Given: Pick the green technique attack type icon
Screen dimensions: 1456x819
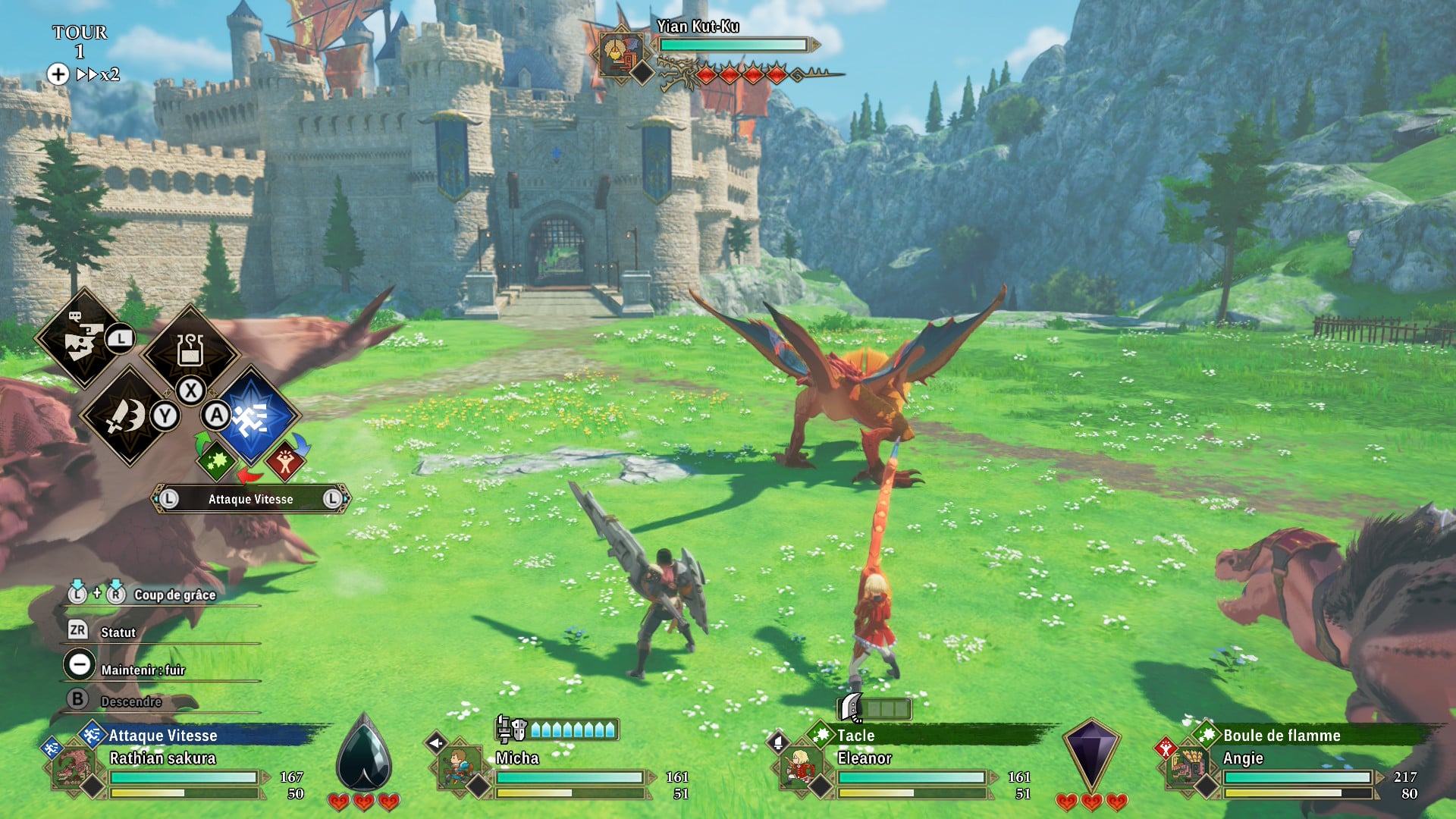Looking at the screenshot, I should pos(217,461).
